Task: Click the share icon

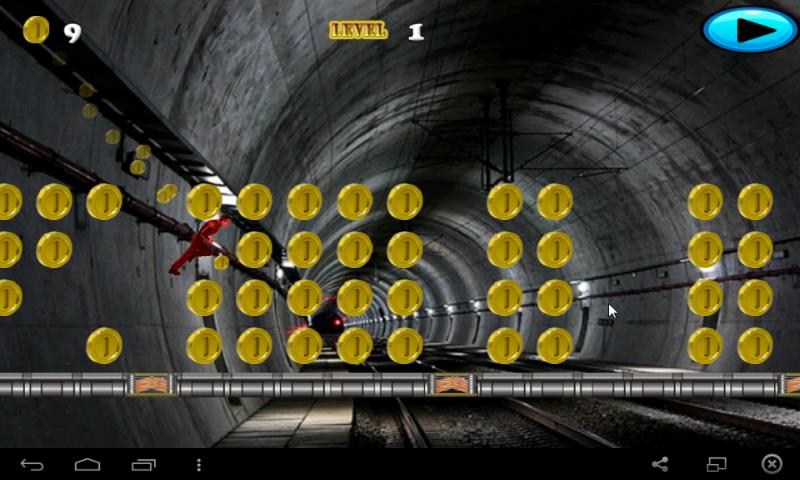Action: (660, 464)
